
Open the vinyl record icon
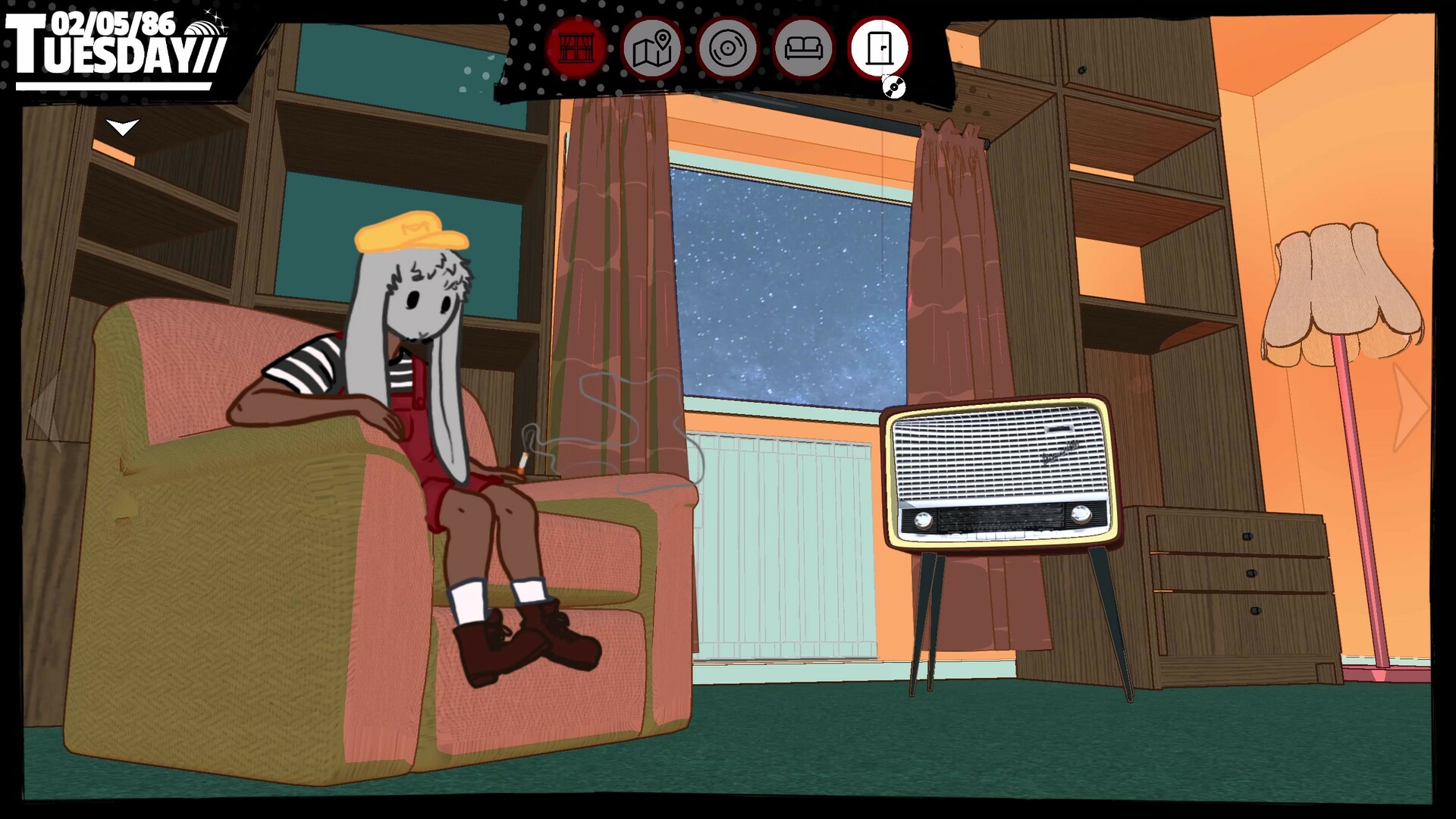click(x=727, y=49)
